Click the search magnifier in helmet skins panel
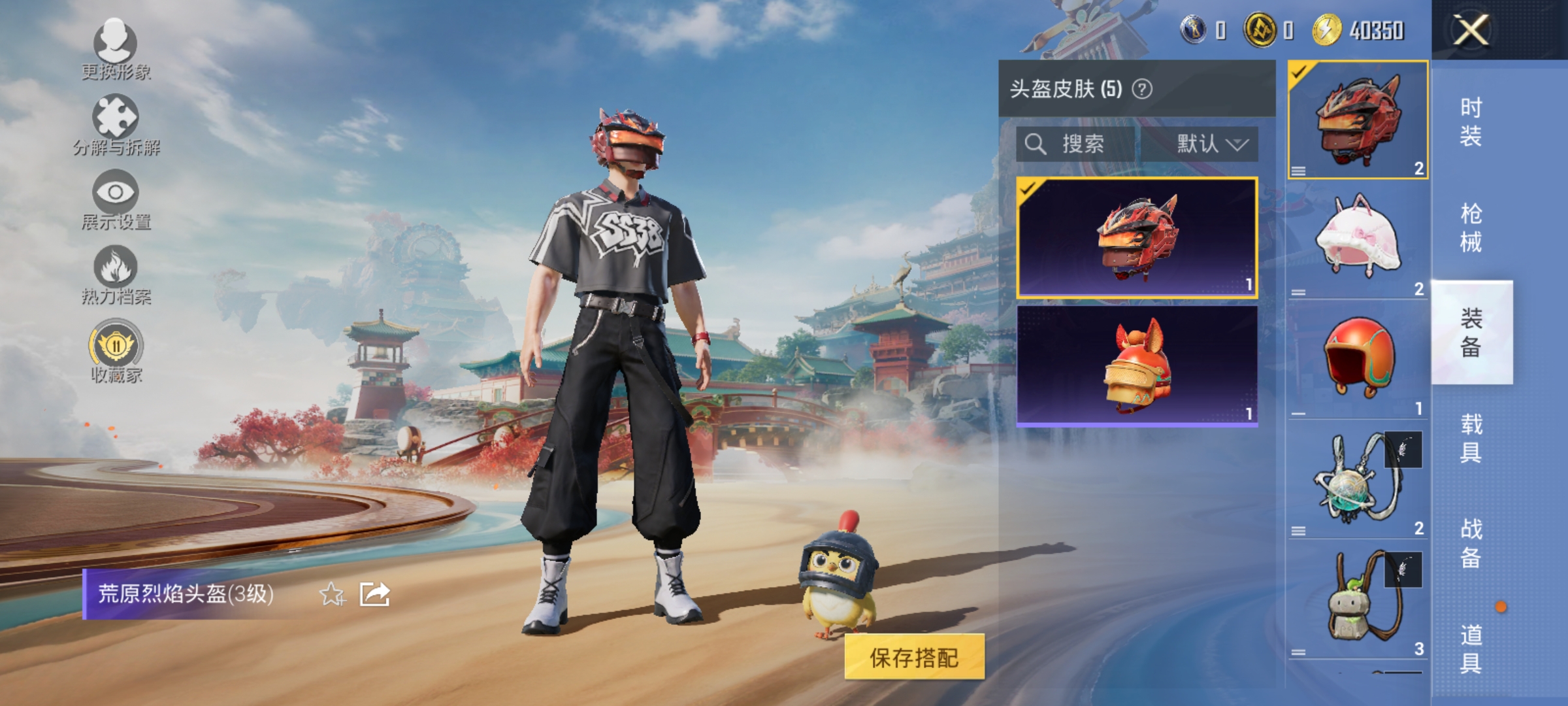The height and width of the screenshot is (706, 1568). click(x=1036, y=145)
